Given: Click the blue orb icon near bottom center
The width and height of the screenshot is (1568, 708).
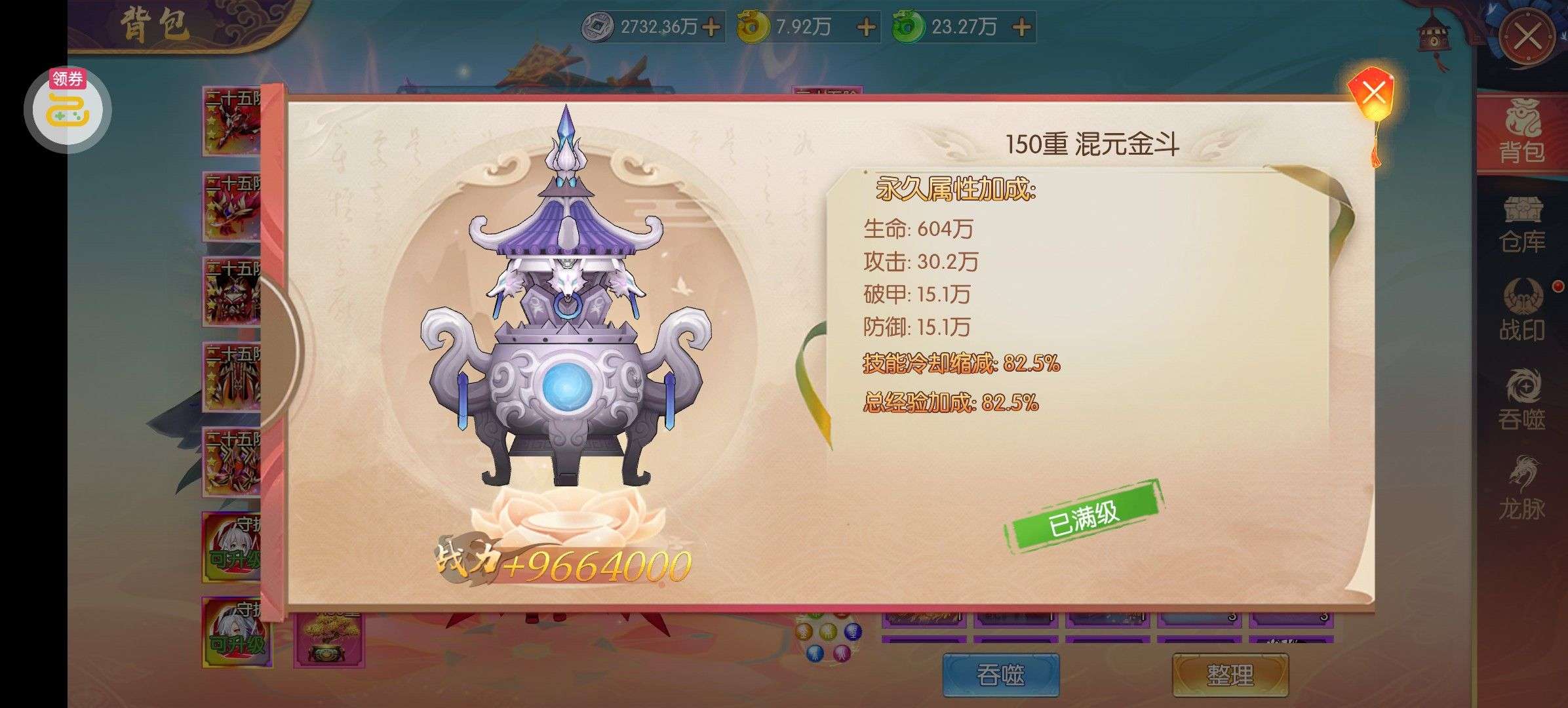Looking at the screenshot, I should [816, 654].
